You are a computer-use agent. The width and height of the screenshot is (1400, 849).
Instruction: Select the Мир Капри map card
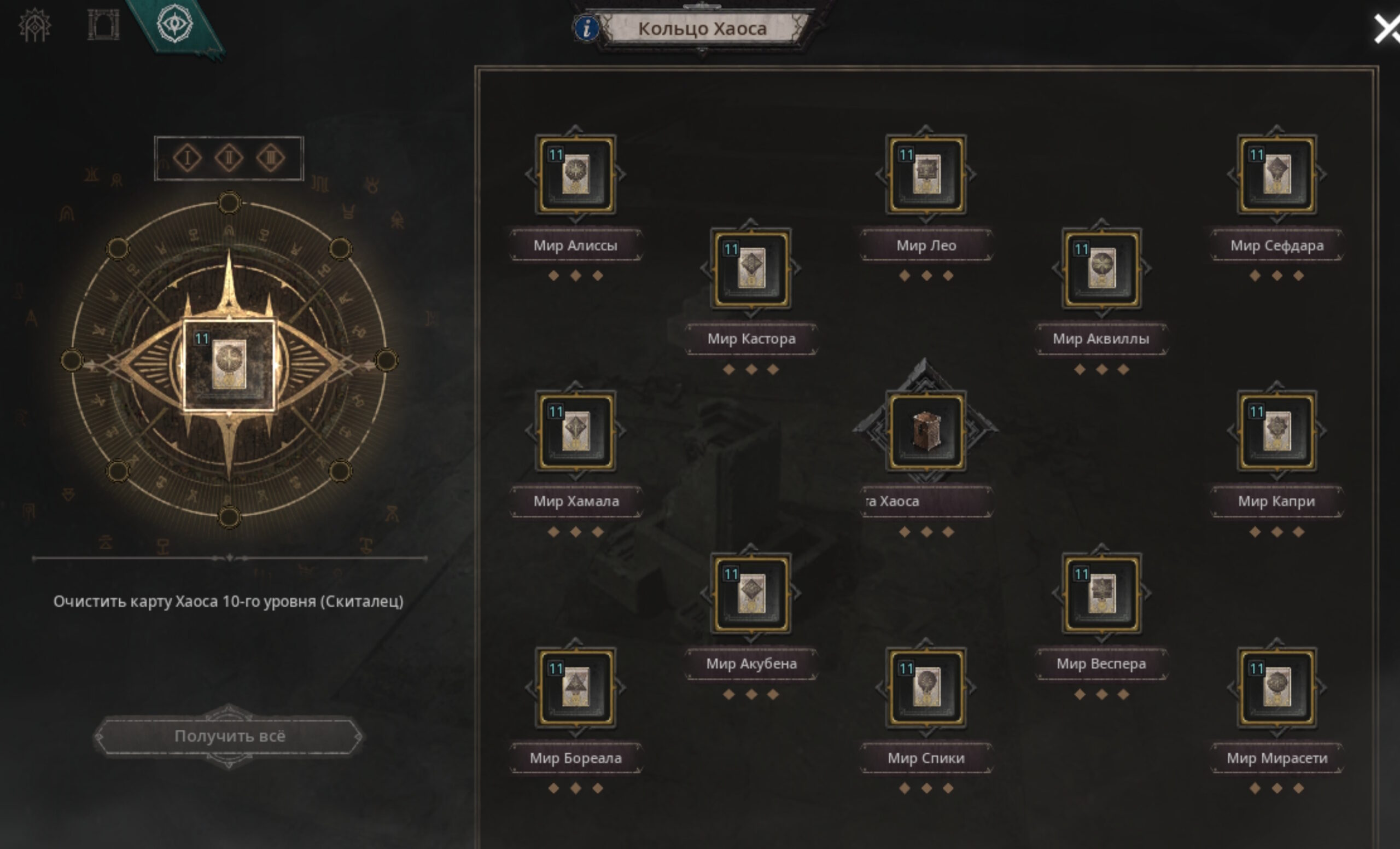1276,431
